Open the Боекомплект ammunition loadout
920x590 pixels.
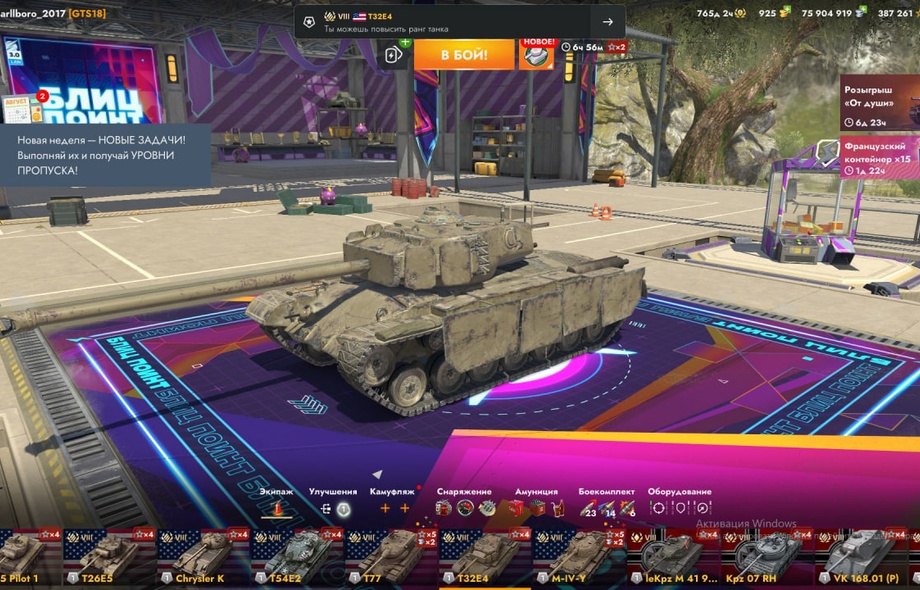coord(606,508)
